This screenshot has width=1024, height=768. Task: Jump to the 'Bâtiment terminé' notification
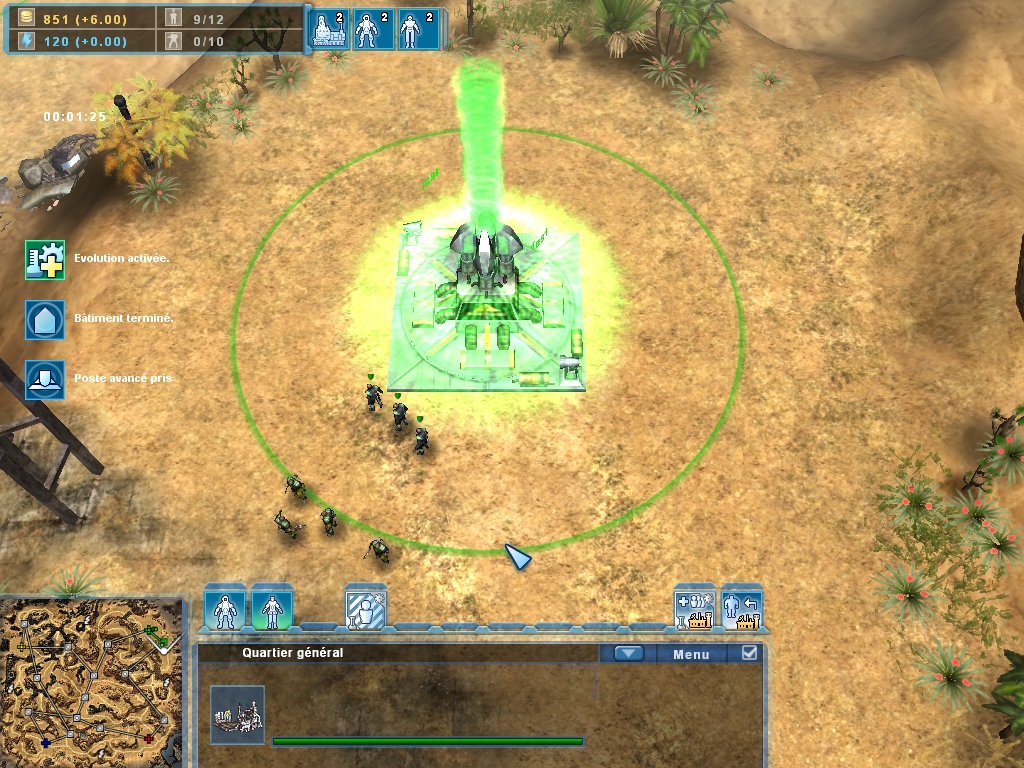tap(45, 319)
